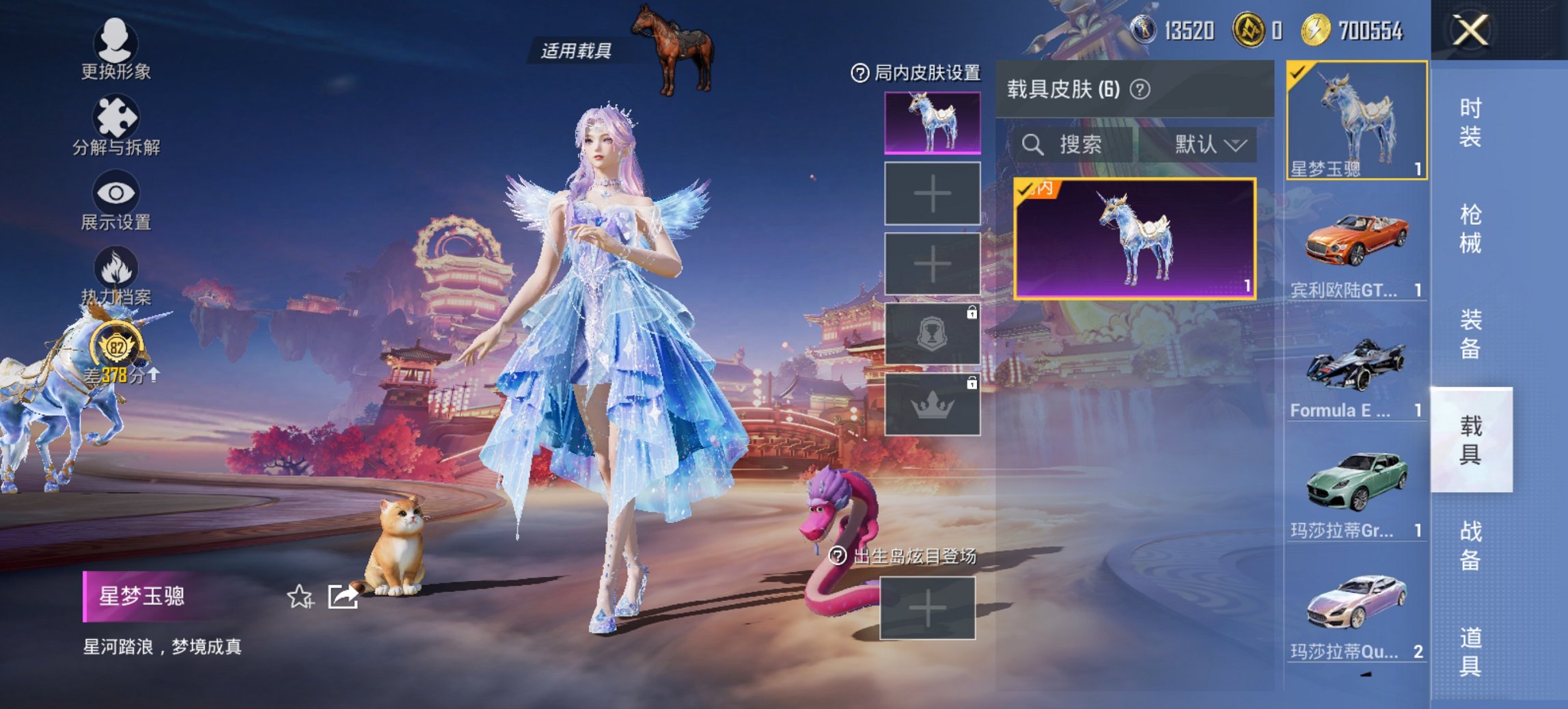Open the 热力档案 heat profile

(x=116, y=284)
